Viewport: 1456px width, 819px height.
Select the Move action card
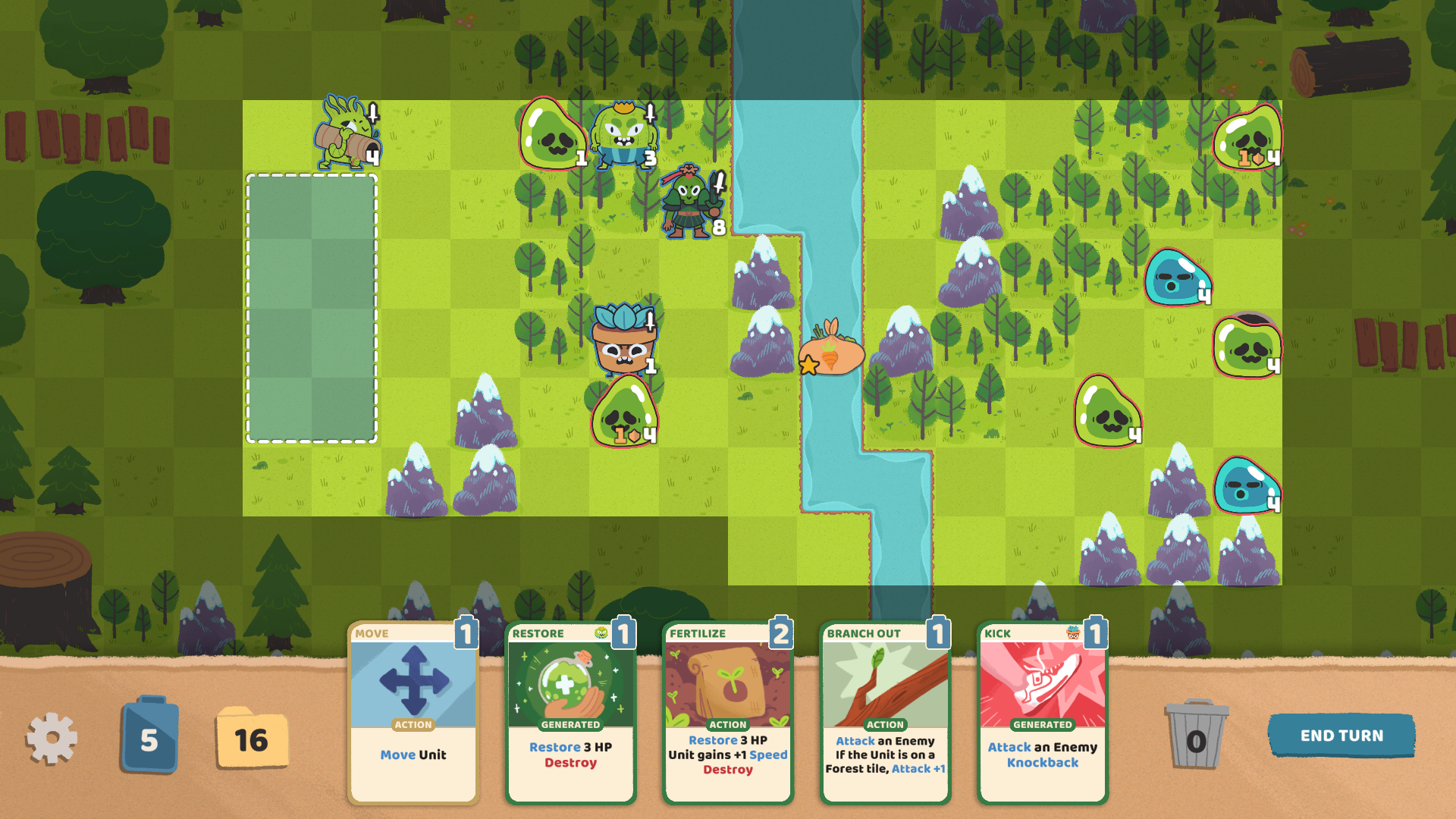(413, 713)
